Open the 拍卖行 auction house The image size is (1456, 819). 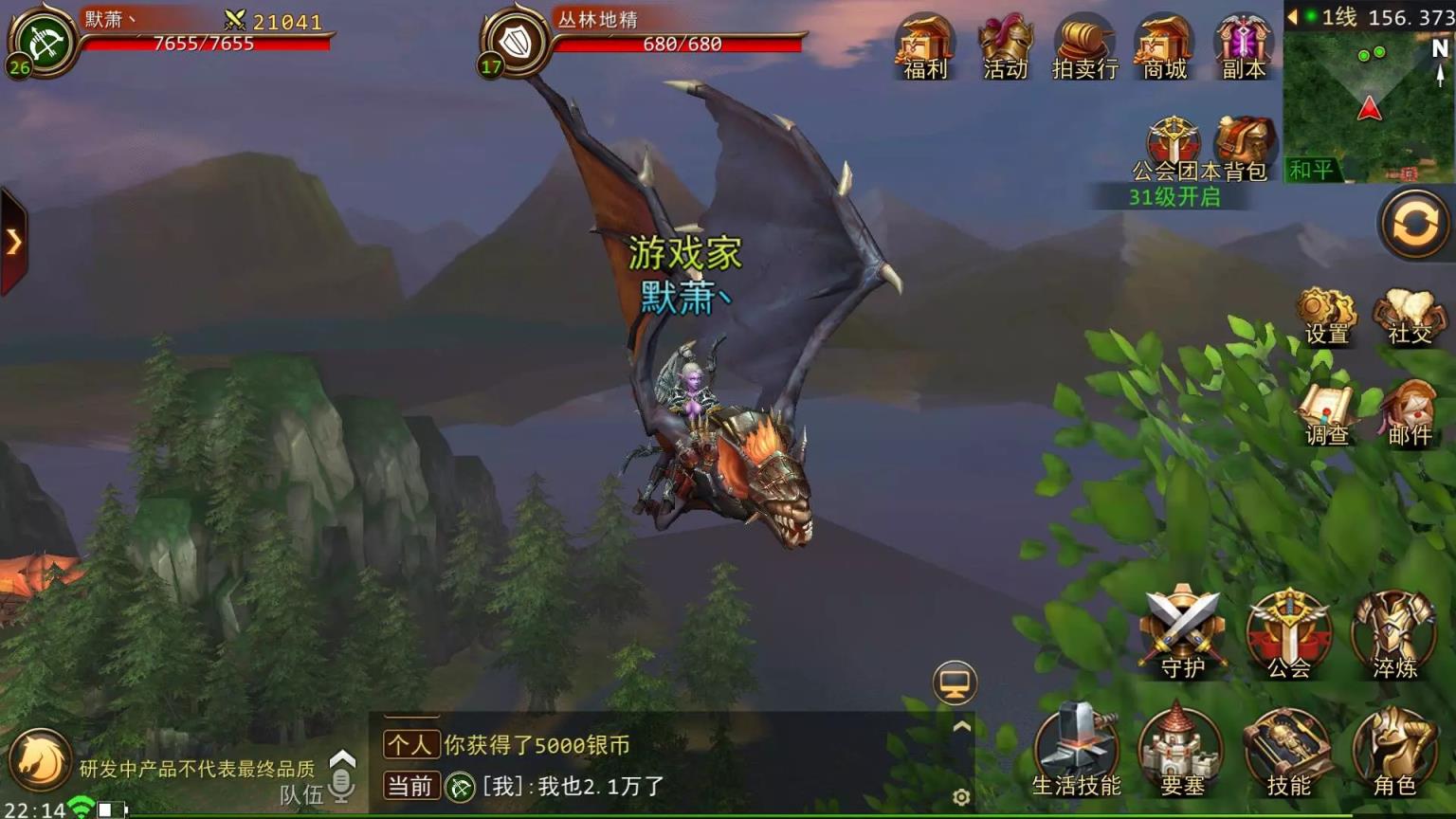(x=1084, y=45)
